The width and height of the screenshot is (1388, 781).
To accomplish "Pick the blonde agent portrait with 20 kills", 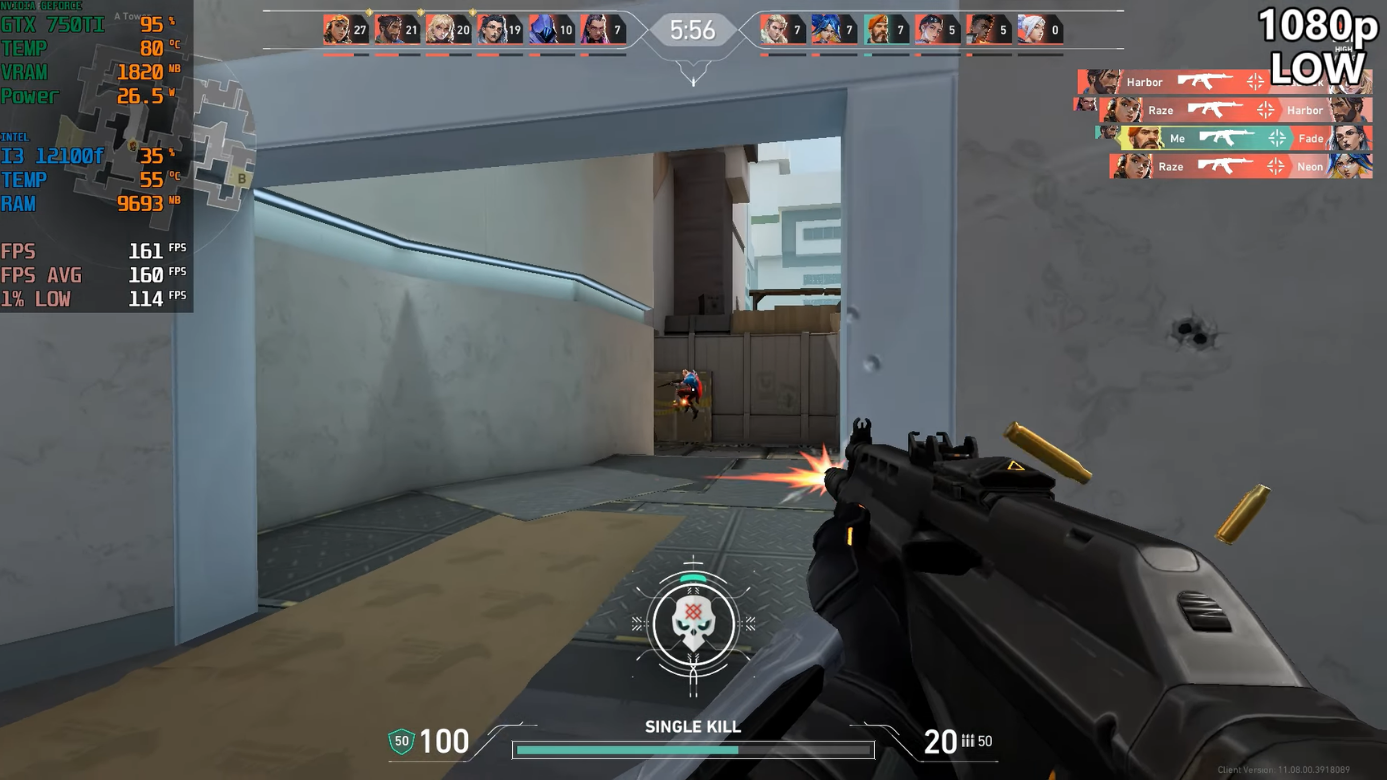I will click(x=440, y=29).
